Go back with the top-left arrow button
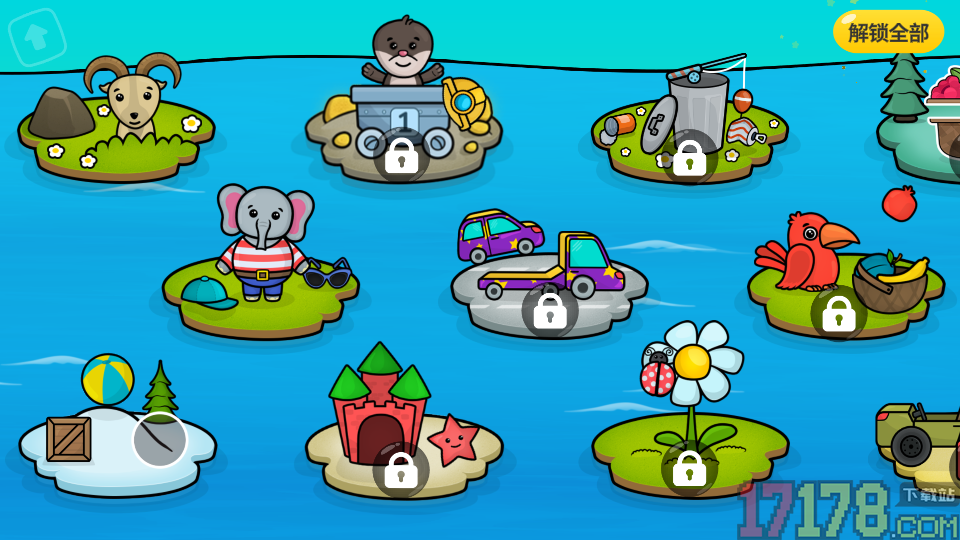Image resolution: width=960 pixels, height=540 pixels. point(37,37)
